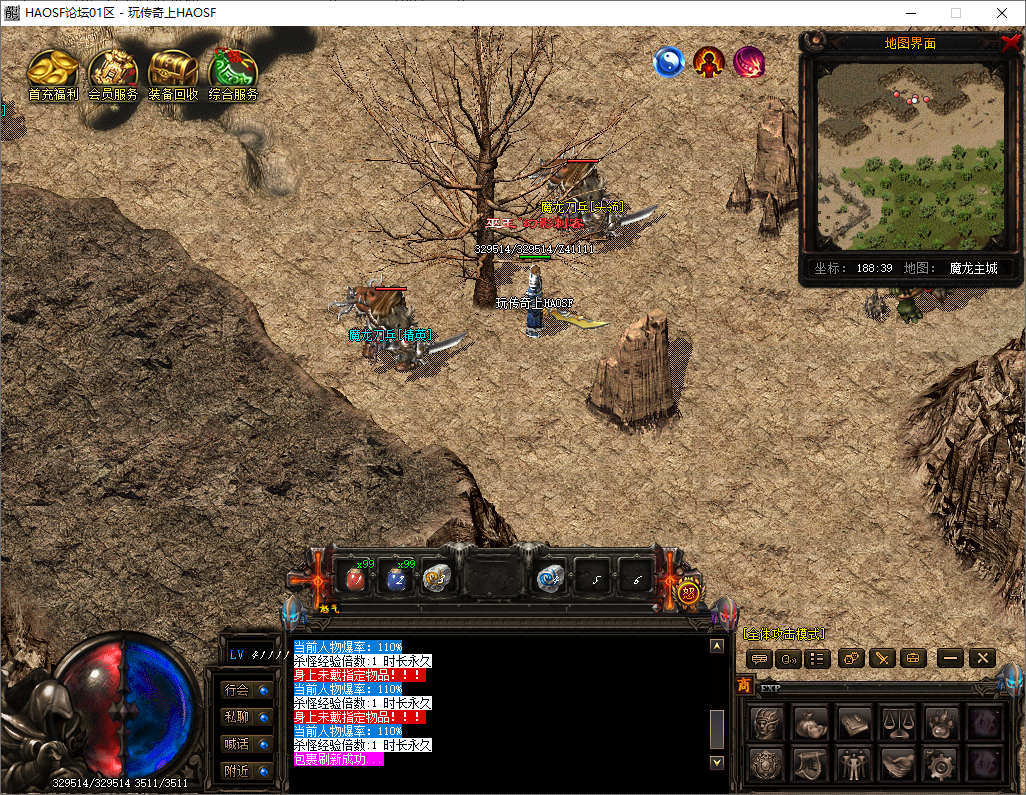Click on the minimap terrain view
1026x795 pixels.
910,157
